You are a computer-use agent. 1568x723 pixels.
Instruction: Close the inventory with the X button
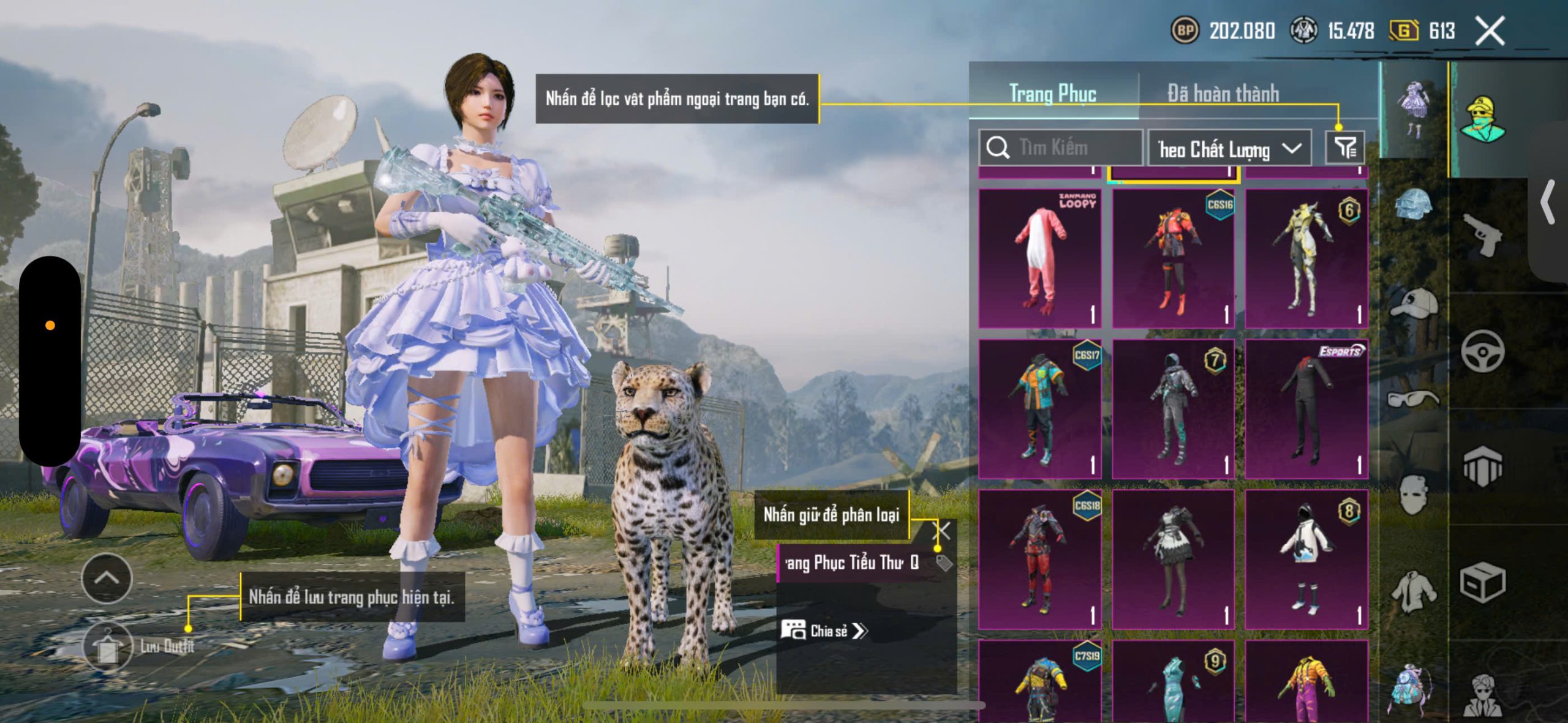pos(1490,31)
